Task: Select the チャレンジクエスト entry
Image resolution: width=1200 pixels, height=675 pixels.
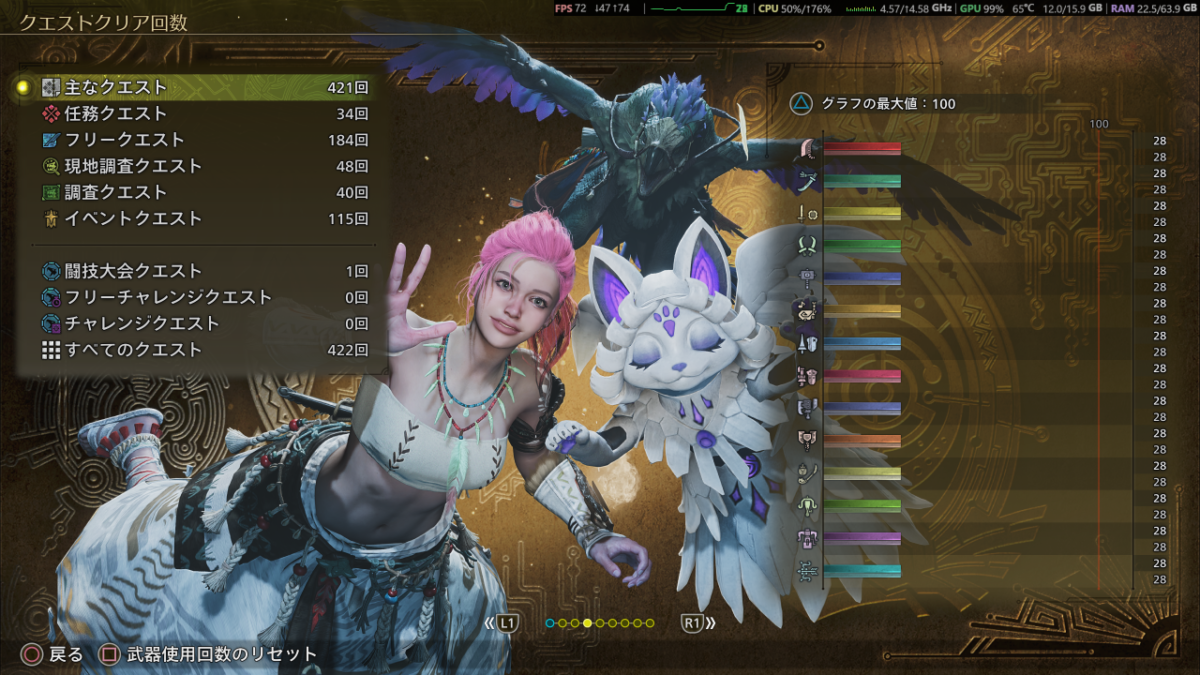Action: [x=200, y=323]
